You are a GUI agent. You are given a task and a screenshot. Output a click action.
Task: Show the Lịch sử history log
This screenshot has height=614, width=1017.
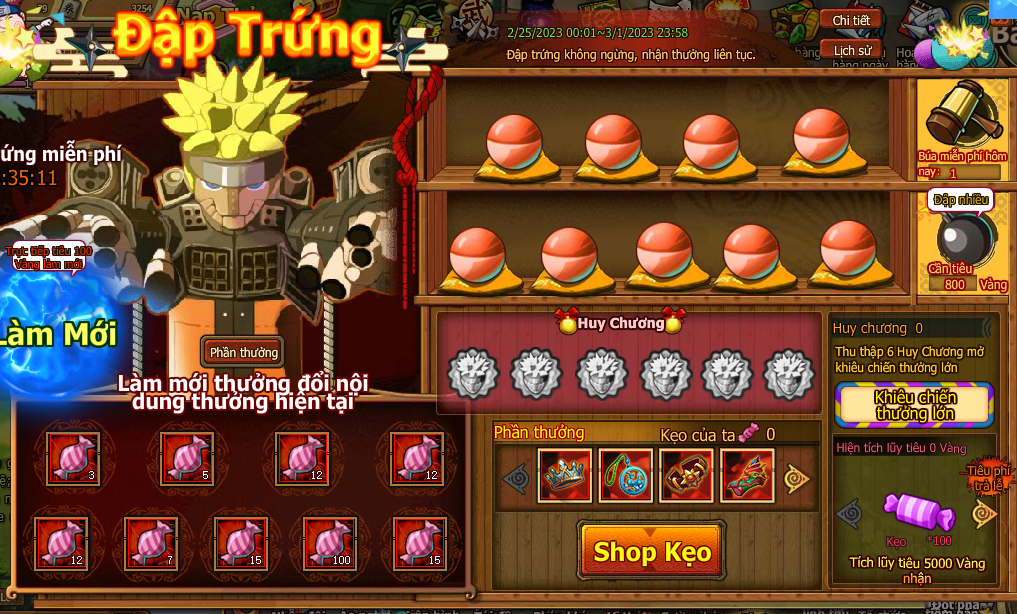(x=851, y=50)
